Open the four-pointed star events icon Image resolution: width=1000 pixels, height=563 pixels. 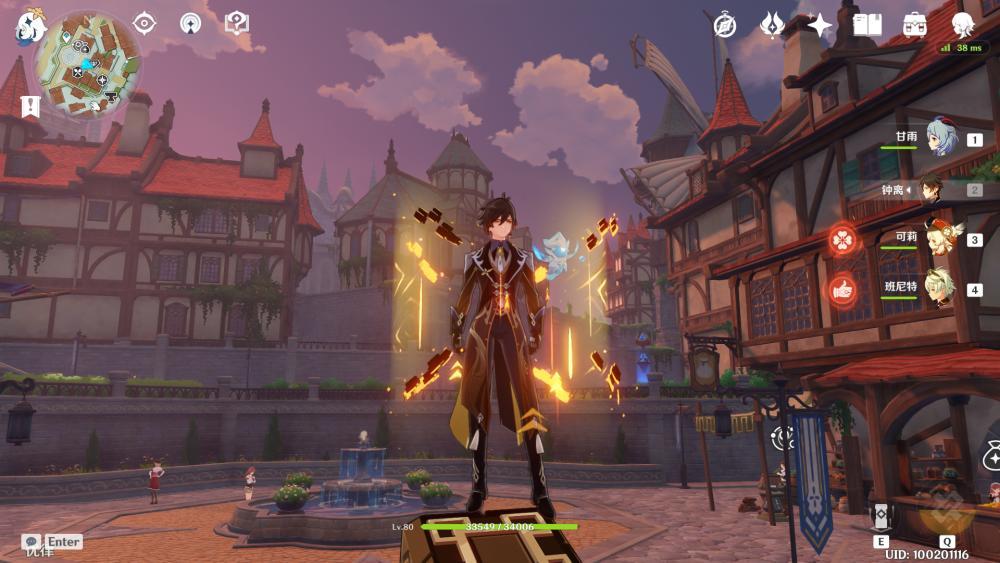(x=819, y=25)
